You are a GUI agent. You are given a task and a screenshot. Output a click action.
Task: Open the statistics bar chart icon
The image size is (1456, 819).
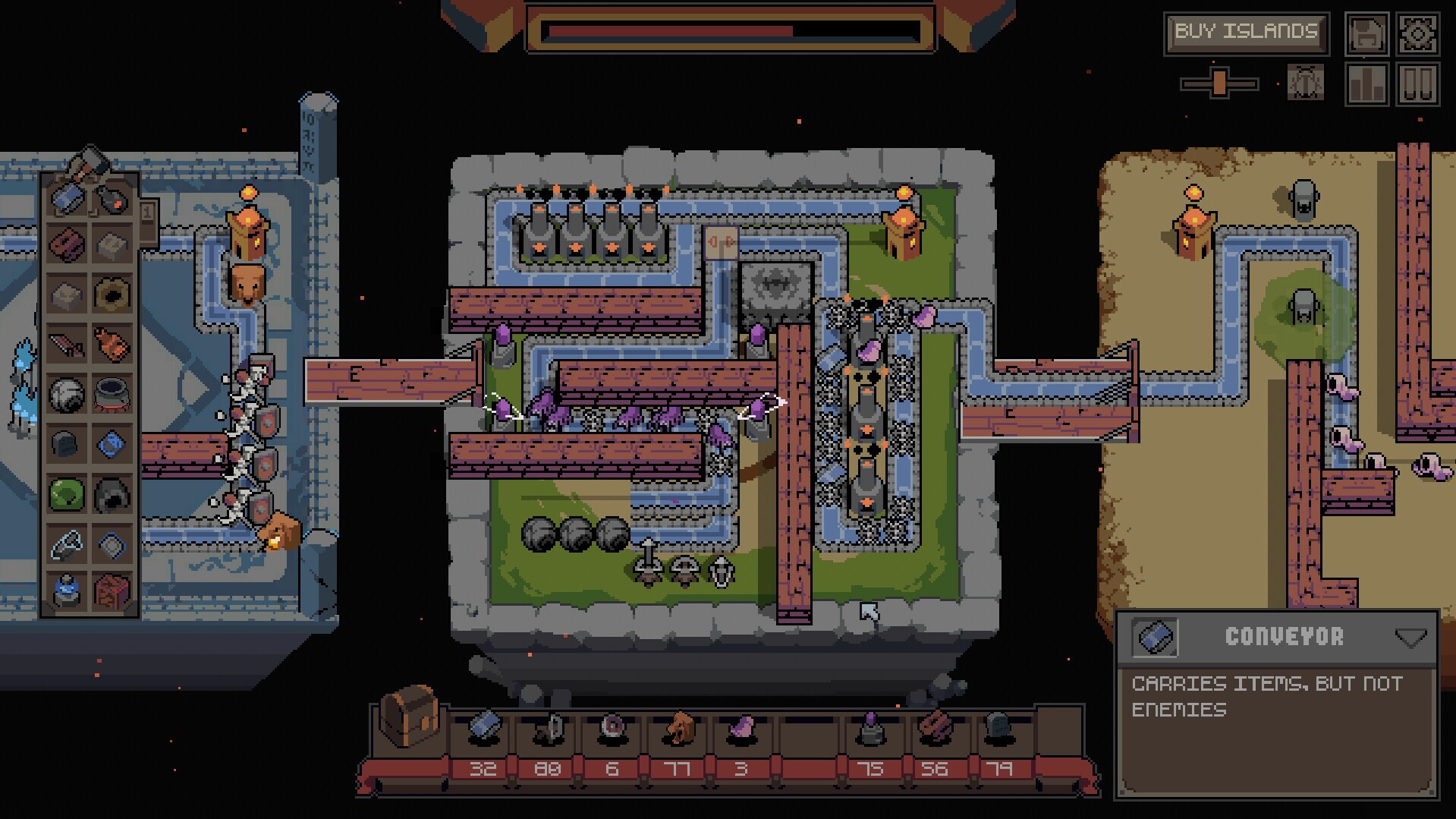point(1366,83)
